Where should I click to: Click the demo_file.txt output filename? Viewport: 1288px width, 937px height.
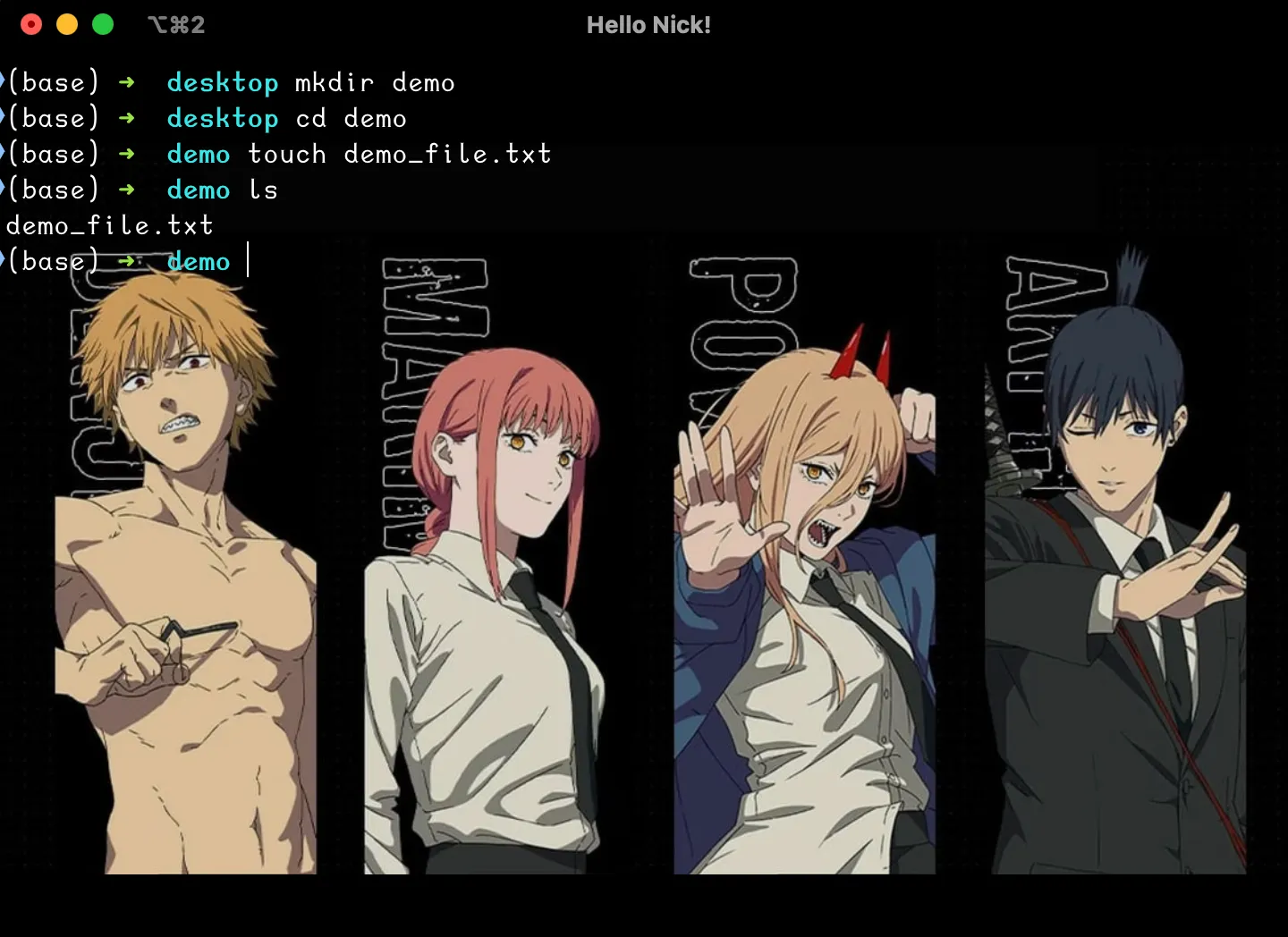coord(109,225)
